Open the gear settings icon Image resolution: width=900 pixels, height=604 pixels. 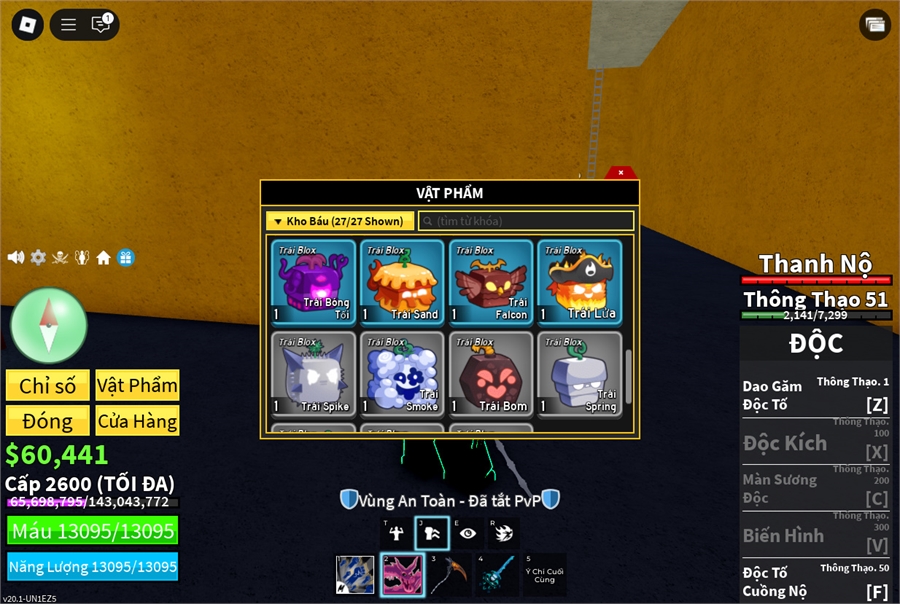pyautogui.click(x=38, y=257)
